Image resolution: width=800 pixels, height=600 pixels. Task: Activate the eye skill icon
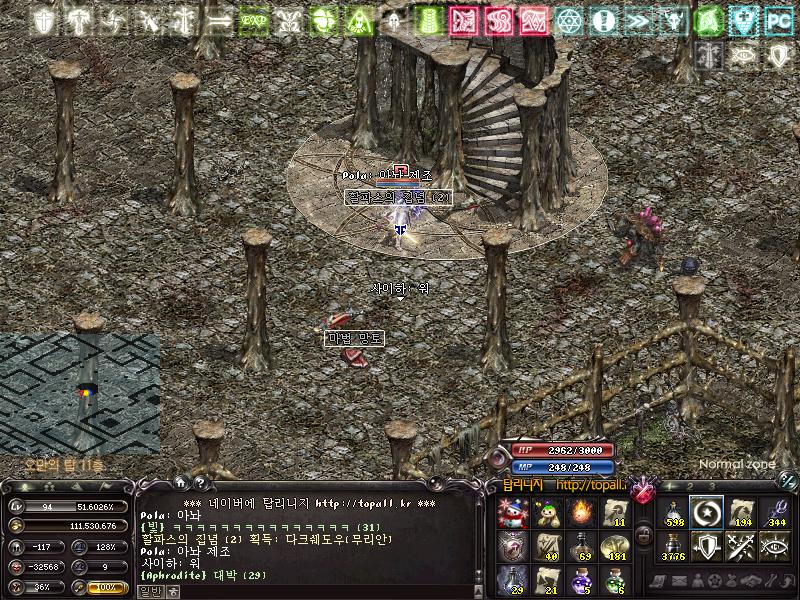(775, 546)
